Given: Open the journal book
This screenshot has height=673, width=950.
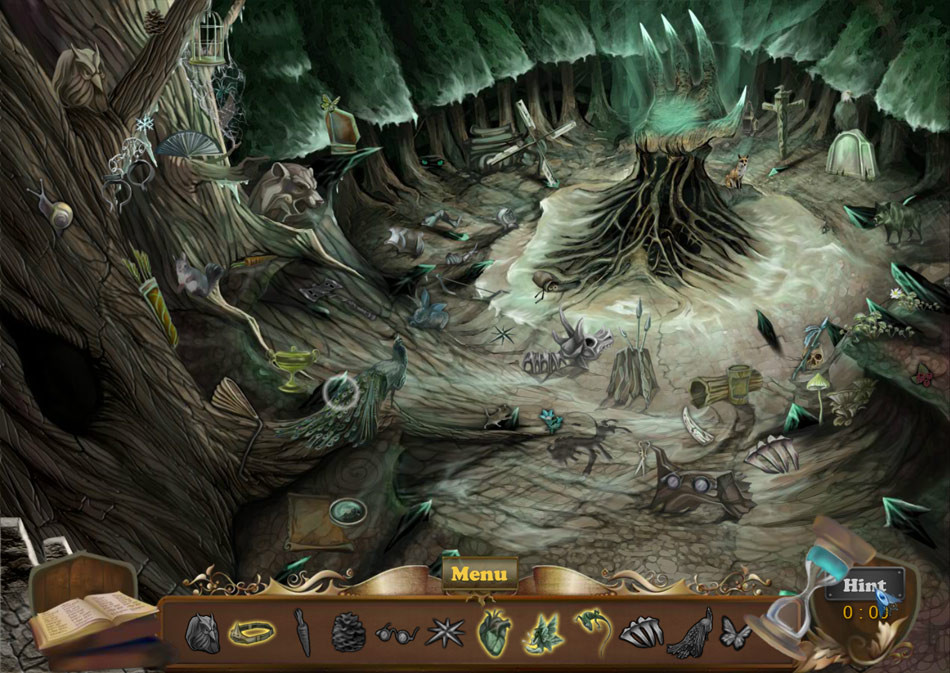Looking at the screenshot, I should (93, 616).
